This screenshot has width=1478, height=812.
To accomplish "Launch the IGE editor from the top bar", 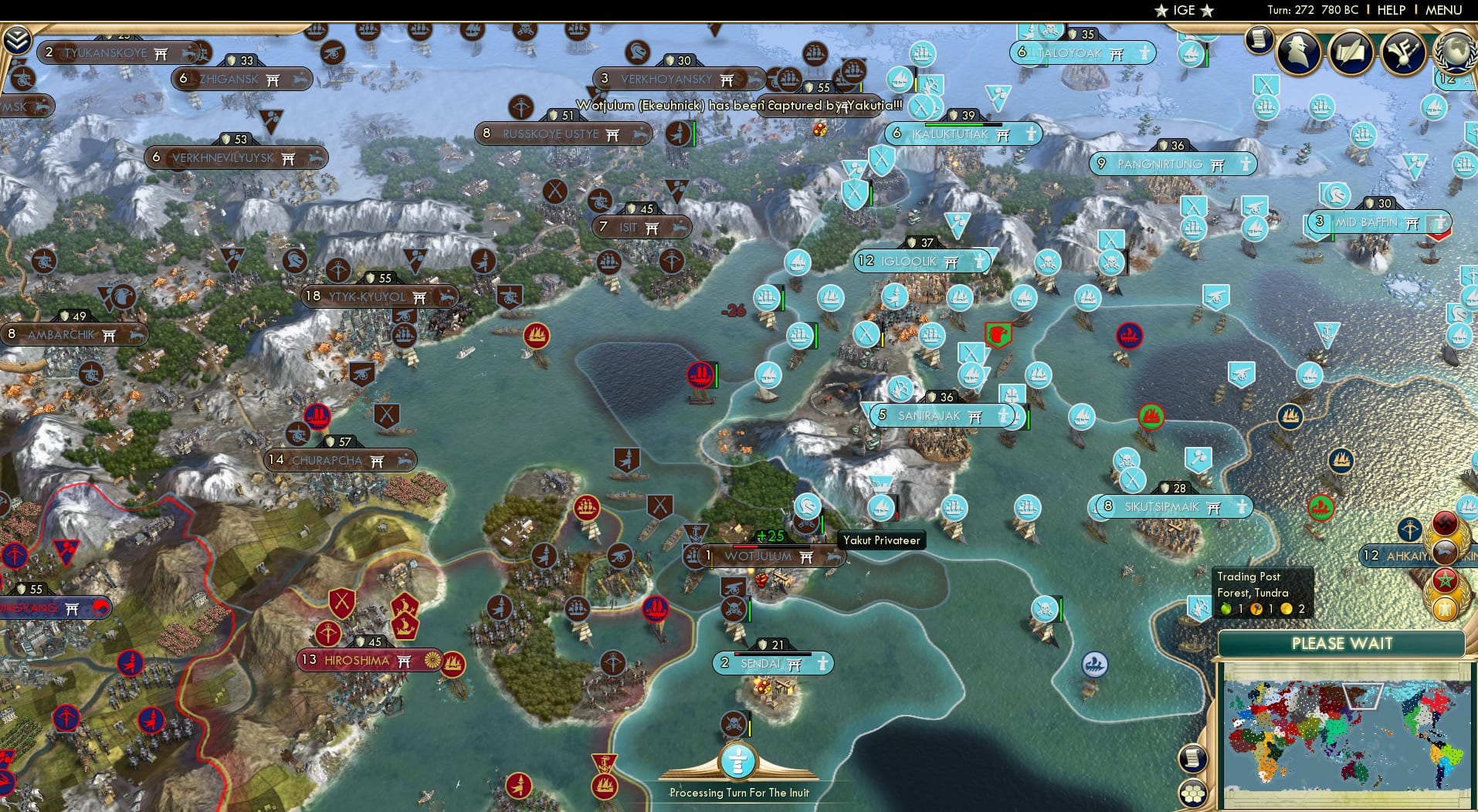I will (x=1181, y=10).
